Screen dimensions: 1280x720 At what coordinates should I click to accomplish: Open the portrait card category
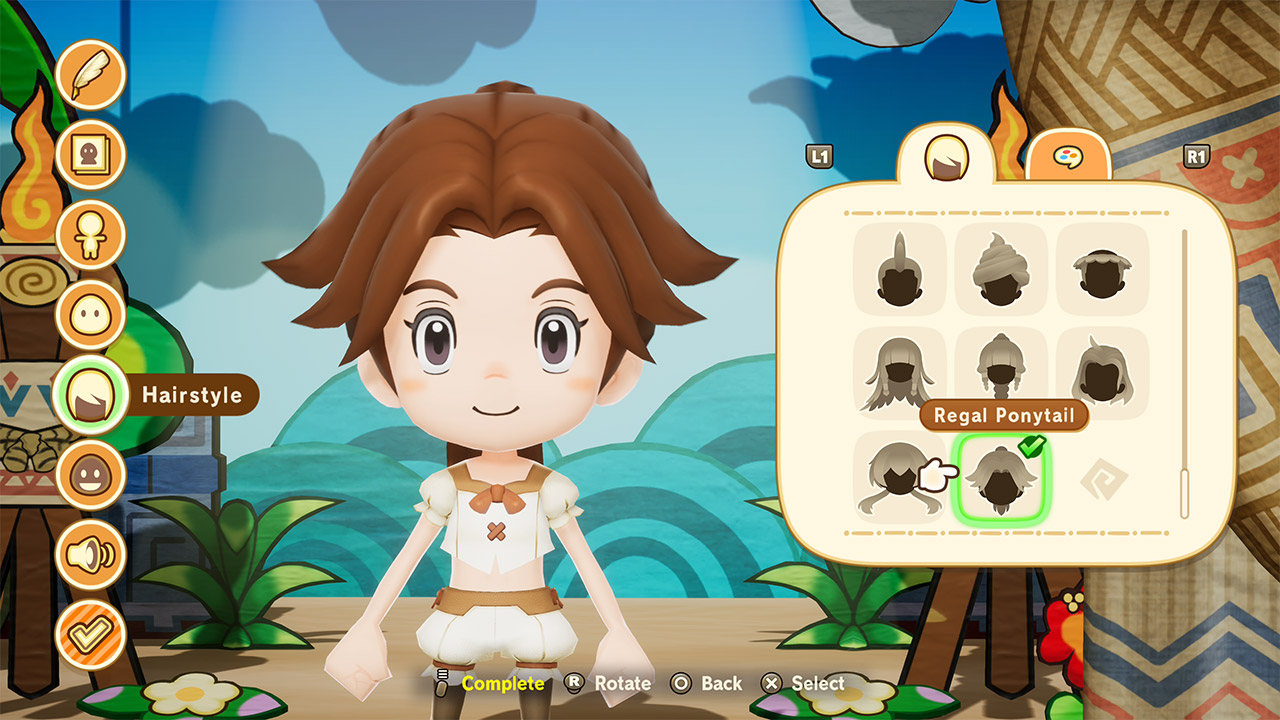click(x=90, y=155)
